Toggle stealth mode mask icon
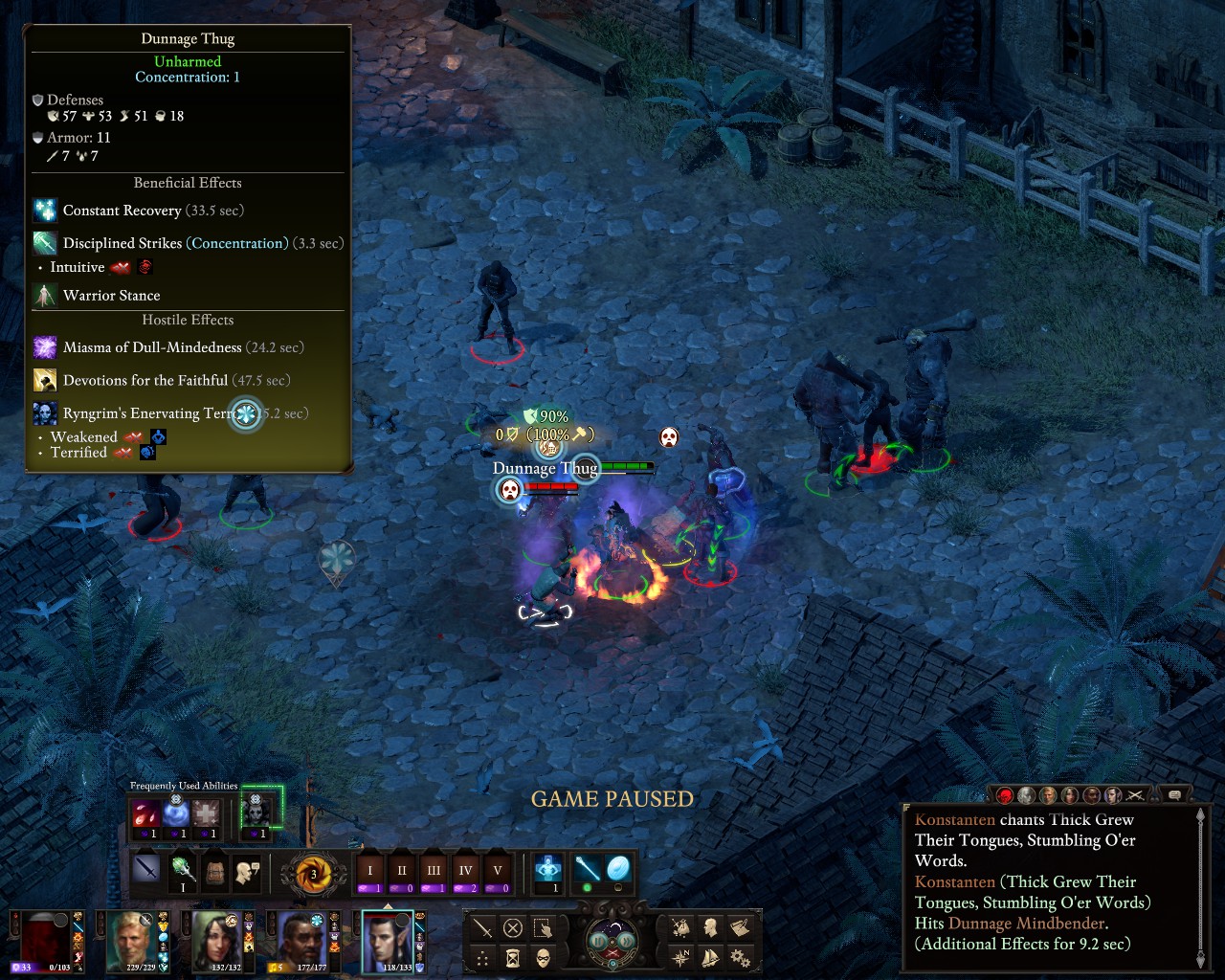Image resolution: width=1225 pixels, height=980 pixels. (544, 957)
